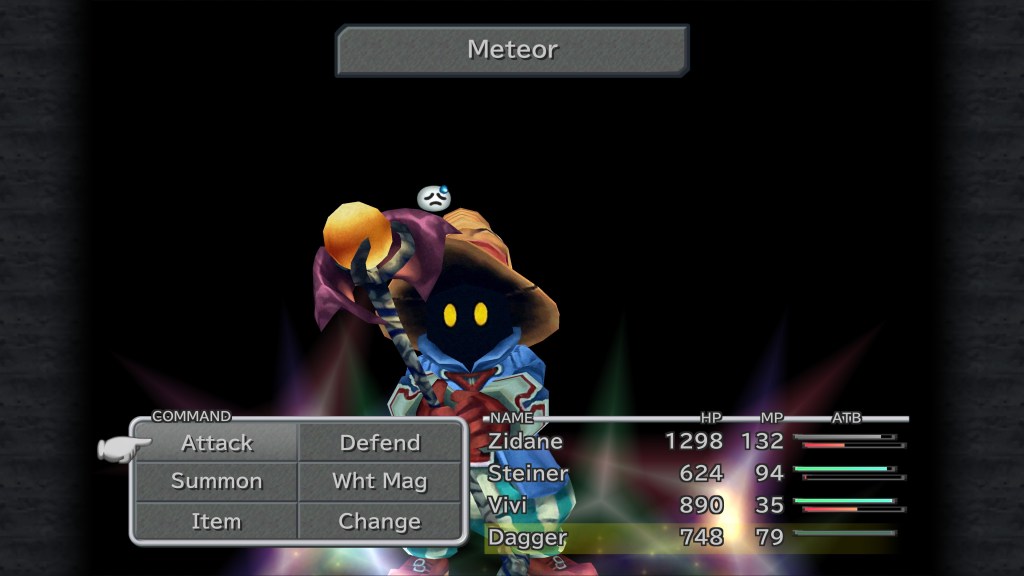This screenshot has width=1024, height=576.
Task: Select Steiner in the party list
Action: tap(528, 473)
